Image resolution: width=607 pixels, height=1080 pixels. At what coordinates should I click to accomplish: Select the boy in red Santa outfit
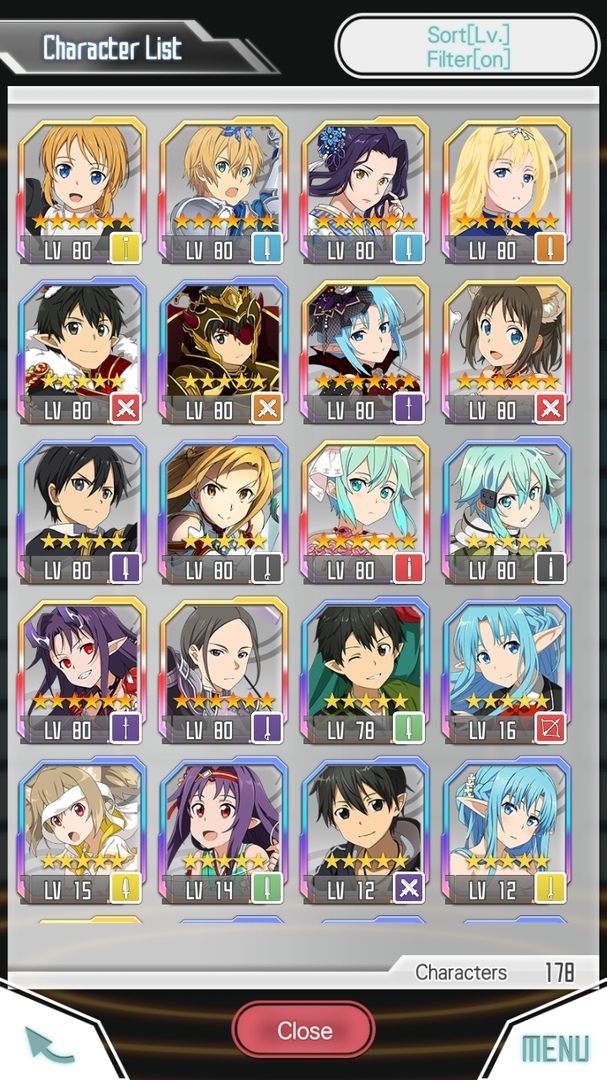click(82, 352)
